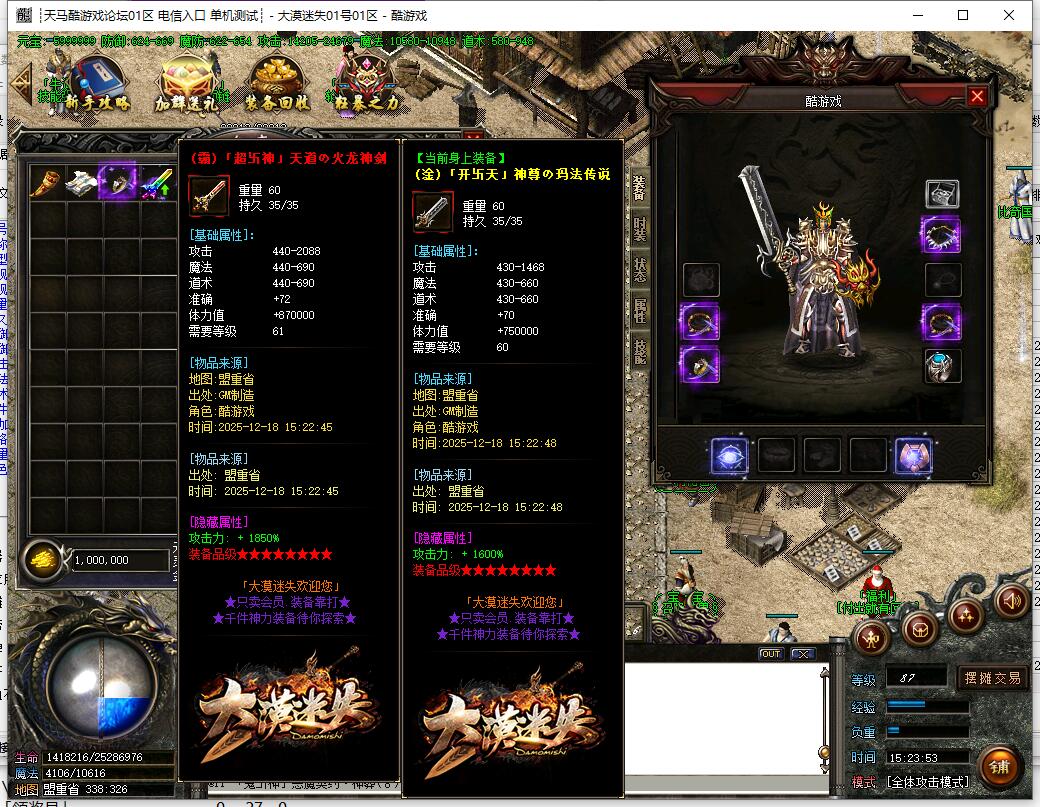Viewport: 1040px width, 807px height.
Task: Switch to the 时装 fashion tab
Action: click(640, 228)
